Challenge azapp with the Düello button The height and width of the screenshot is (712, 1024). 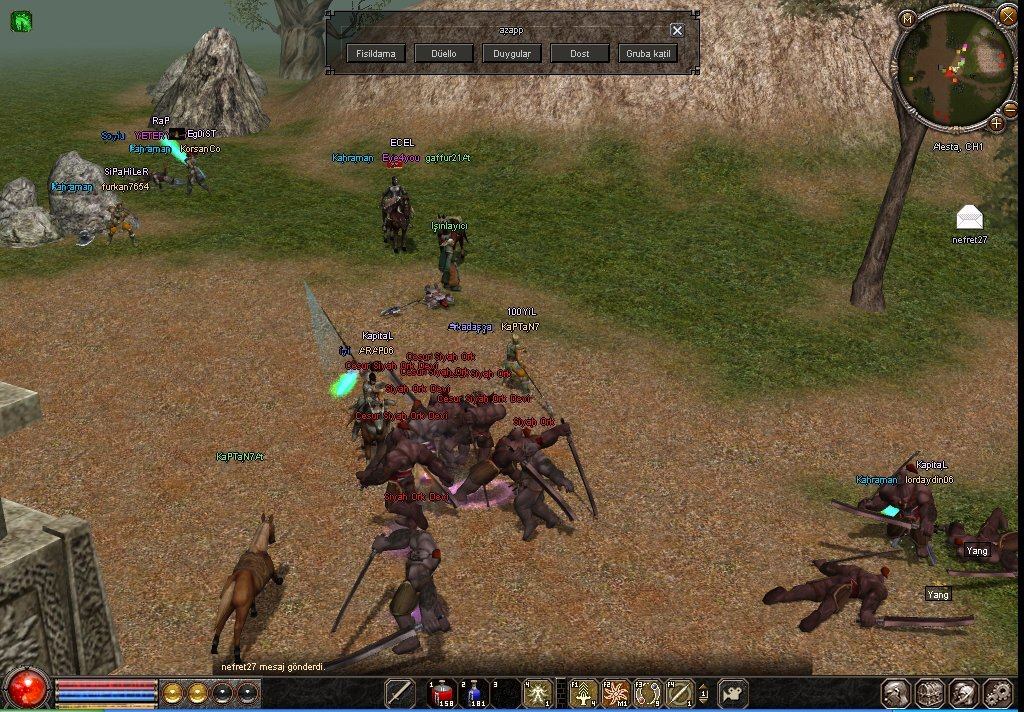click(x=444, y=53)
